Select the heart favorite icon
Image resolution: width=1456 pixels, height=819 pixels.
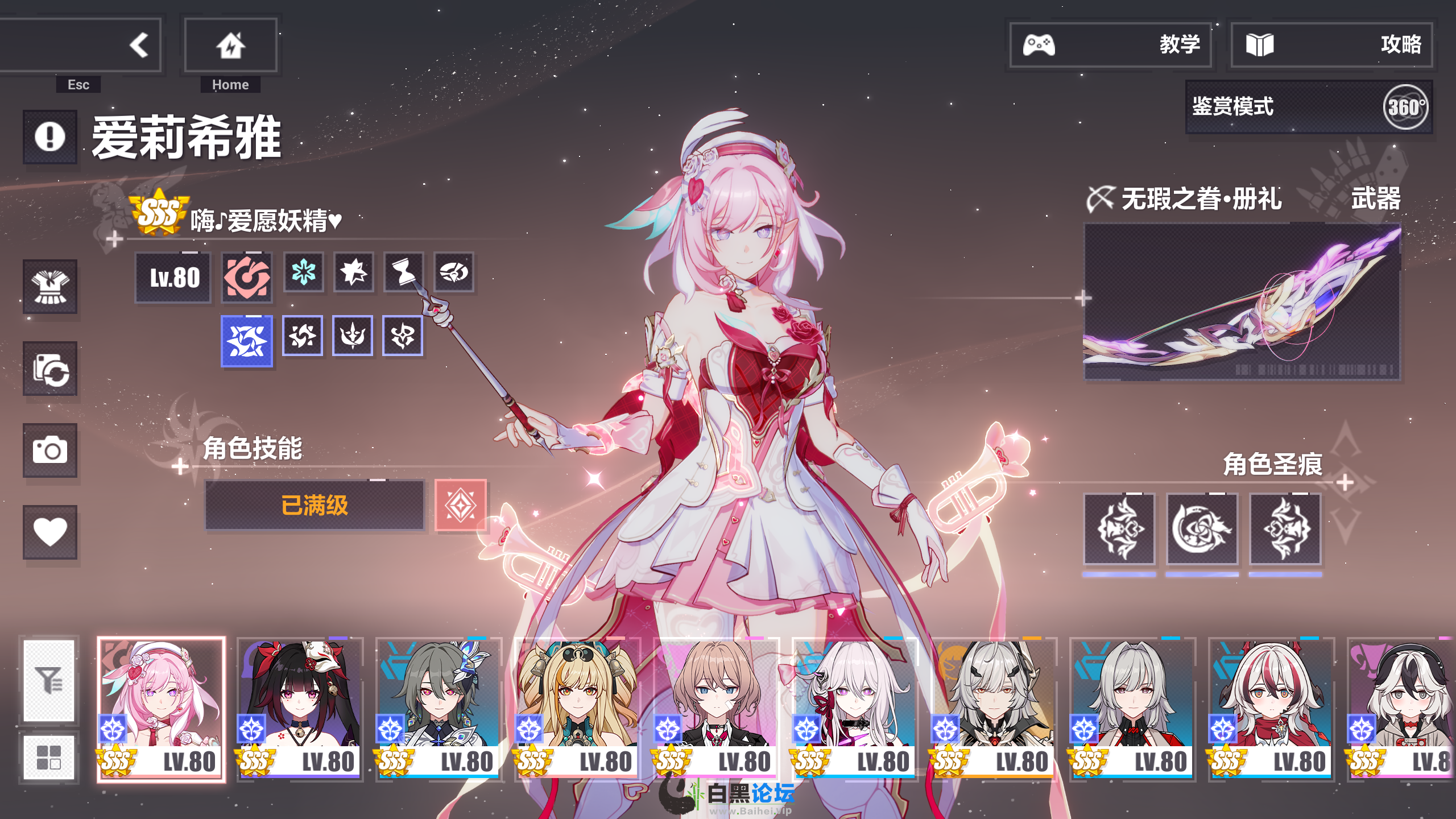(50, 532)
